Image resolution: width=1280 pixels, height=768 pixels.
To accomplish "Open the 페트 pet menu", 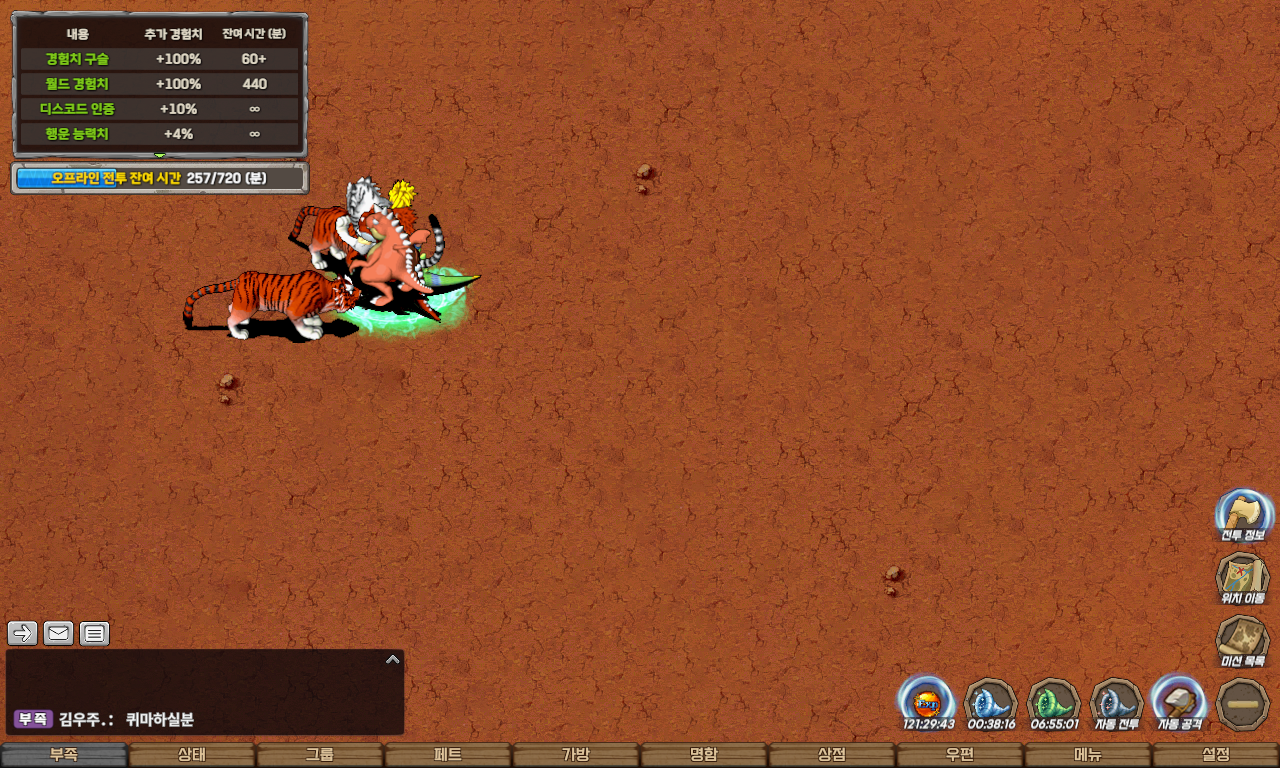I will (x=448, y=755).
